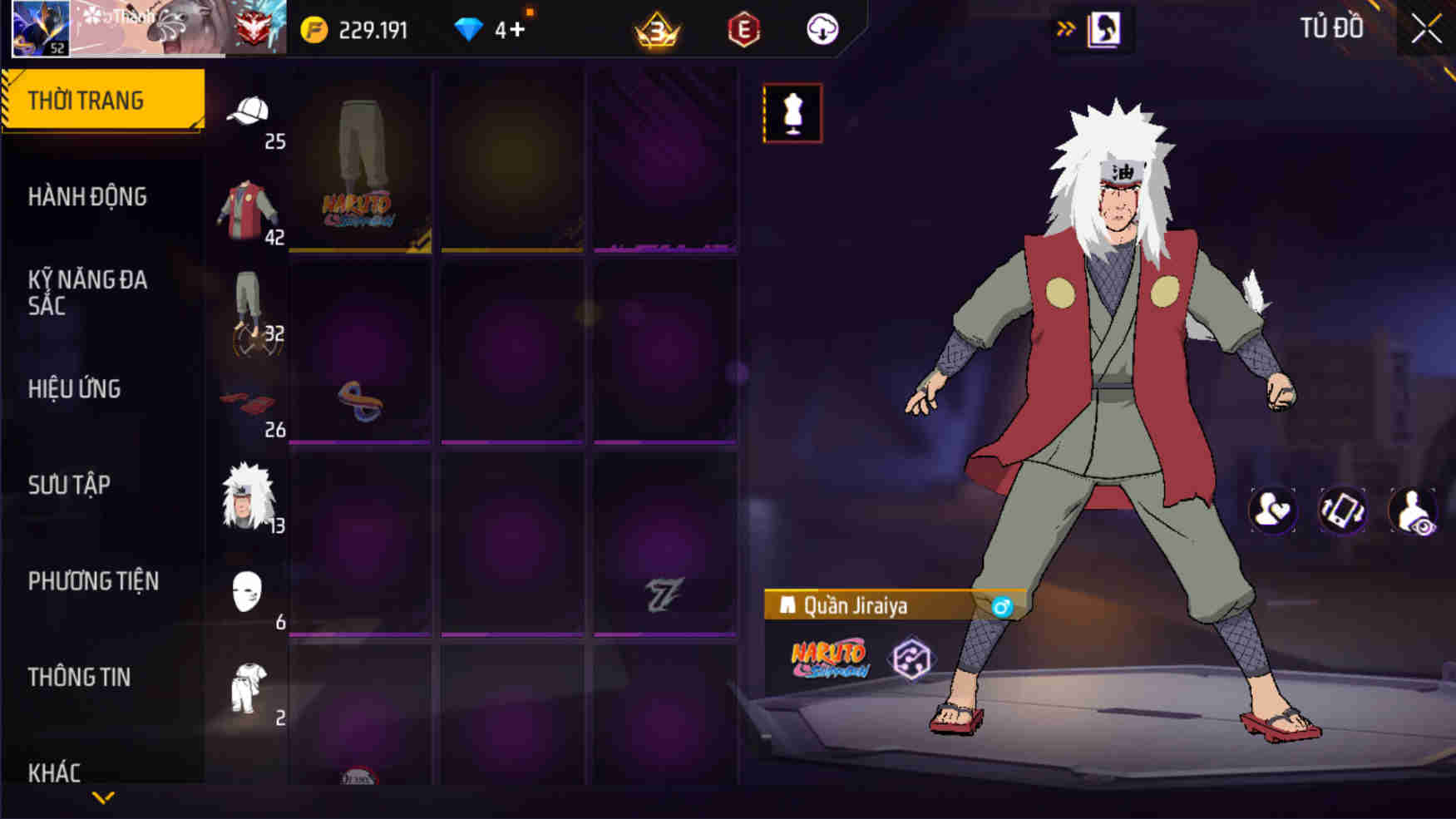Image resolution: width=1456 pixels, height=819 pixels.
Task: Expand the sidebar with the bottom chevron
Action: (102, 797)
